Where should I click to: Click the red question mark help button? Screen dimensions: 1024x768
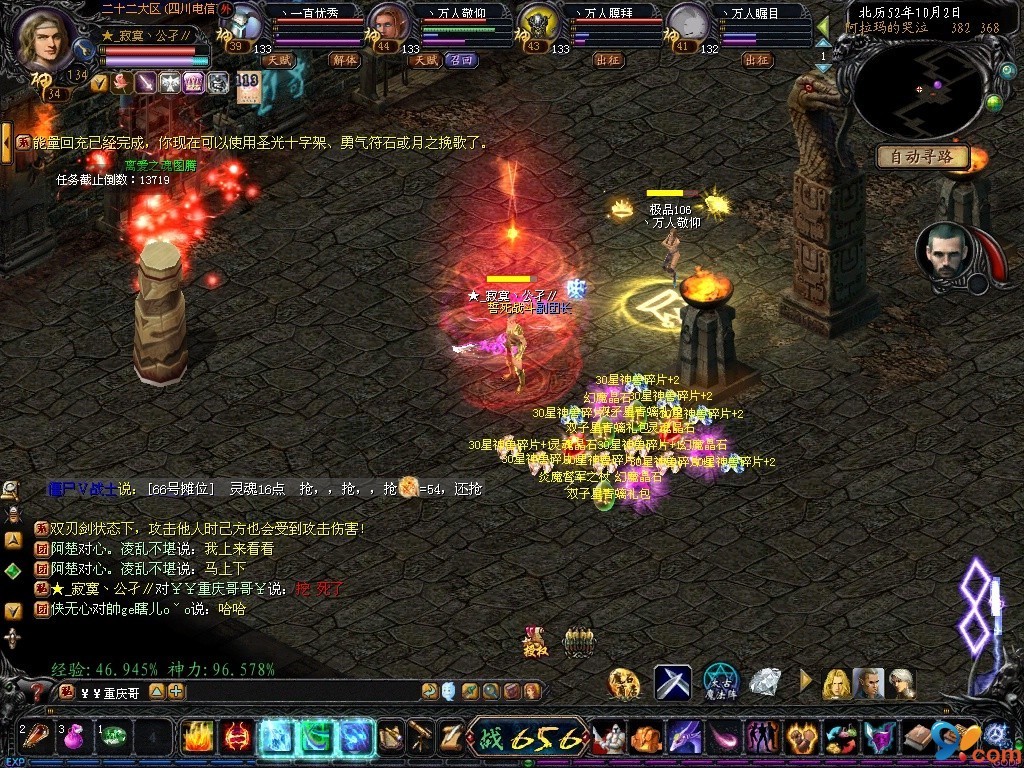pos(37,691)
